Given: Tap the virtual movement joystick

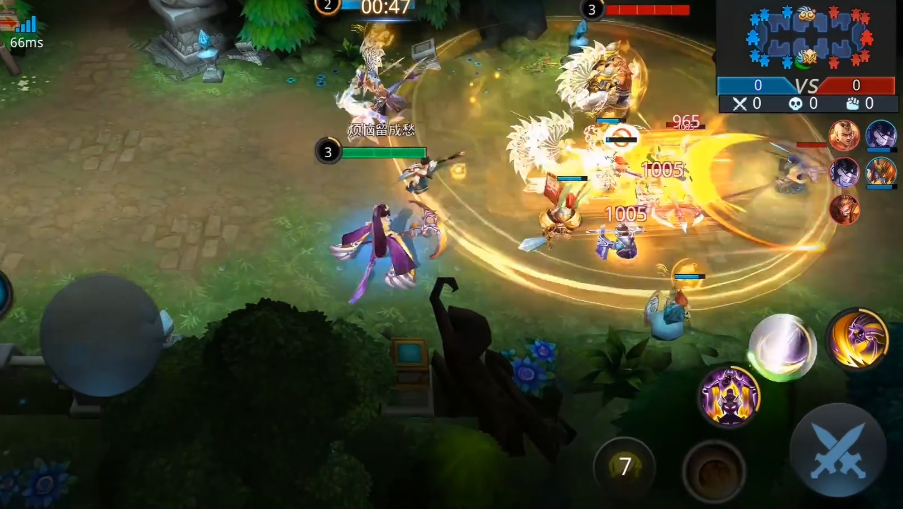Looking at the screenshot, I should pyautogui.click(x=101, y=336).
